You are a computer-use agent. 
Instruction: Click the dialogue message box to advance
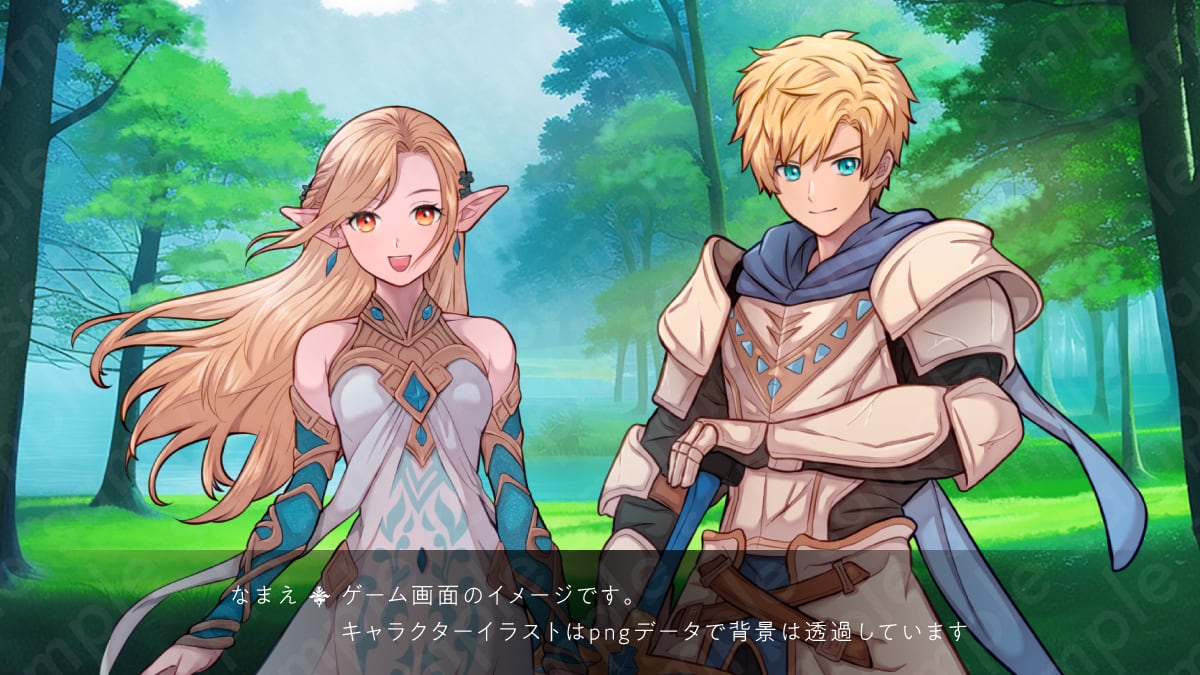[600, 612]
